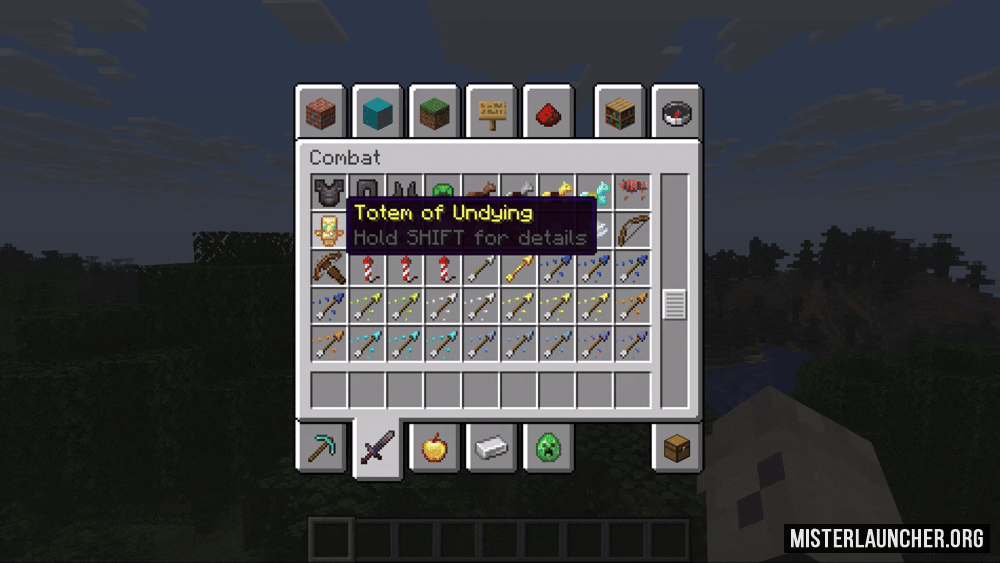Open the wooden sign tab

pyautogui.click(x=491, y=113)
